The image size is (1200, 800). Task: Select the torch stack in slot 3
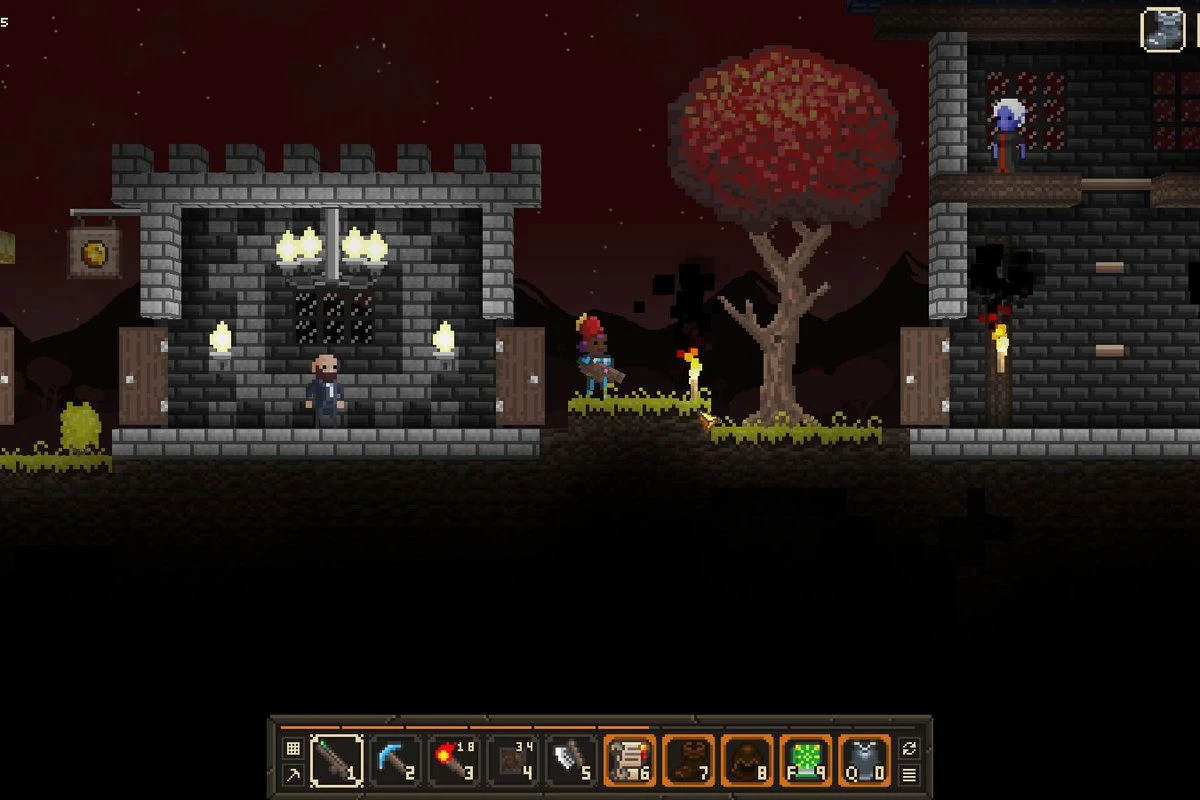coord(453,761)
